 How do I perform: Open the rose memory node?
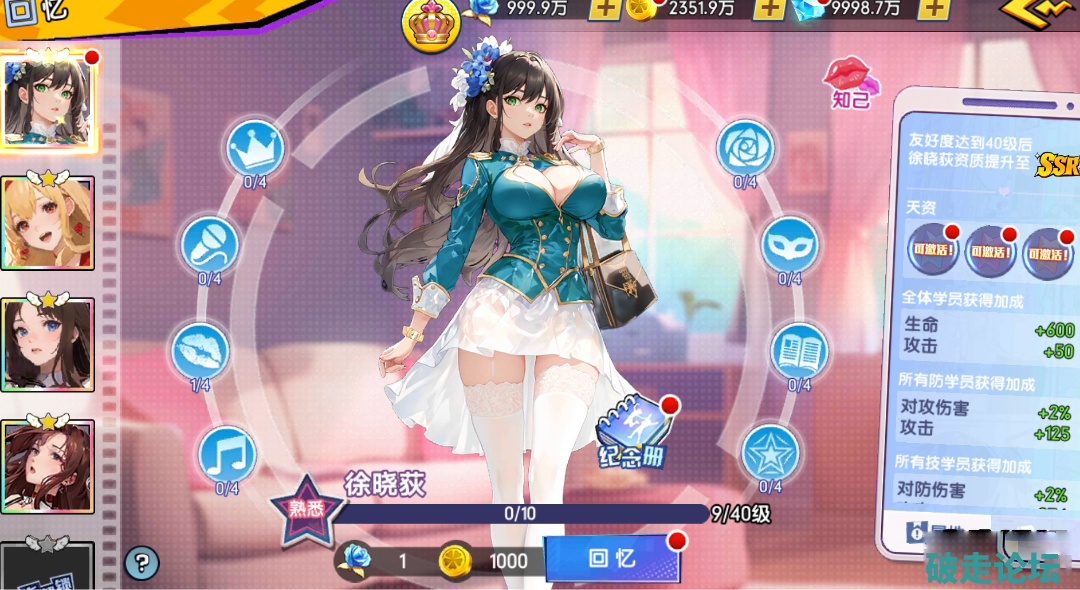(x=745, y=148)
